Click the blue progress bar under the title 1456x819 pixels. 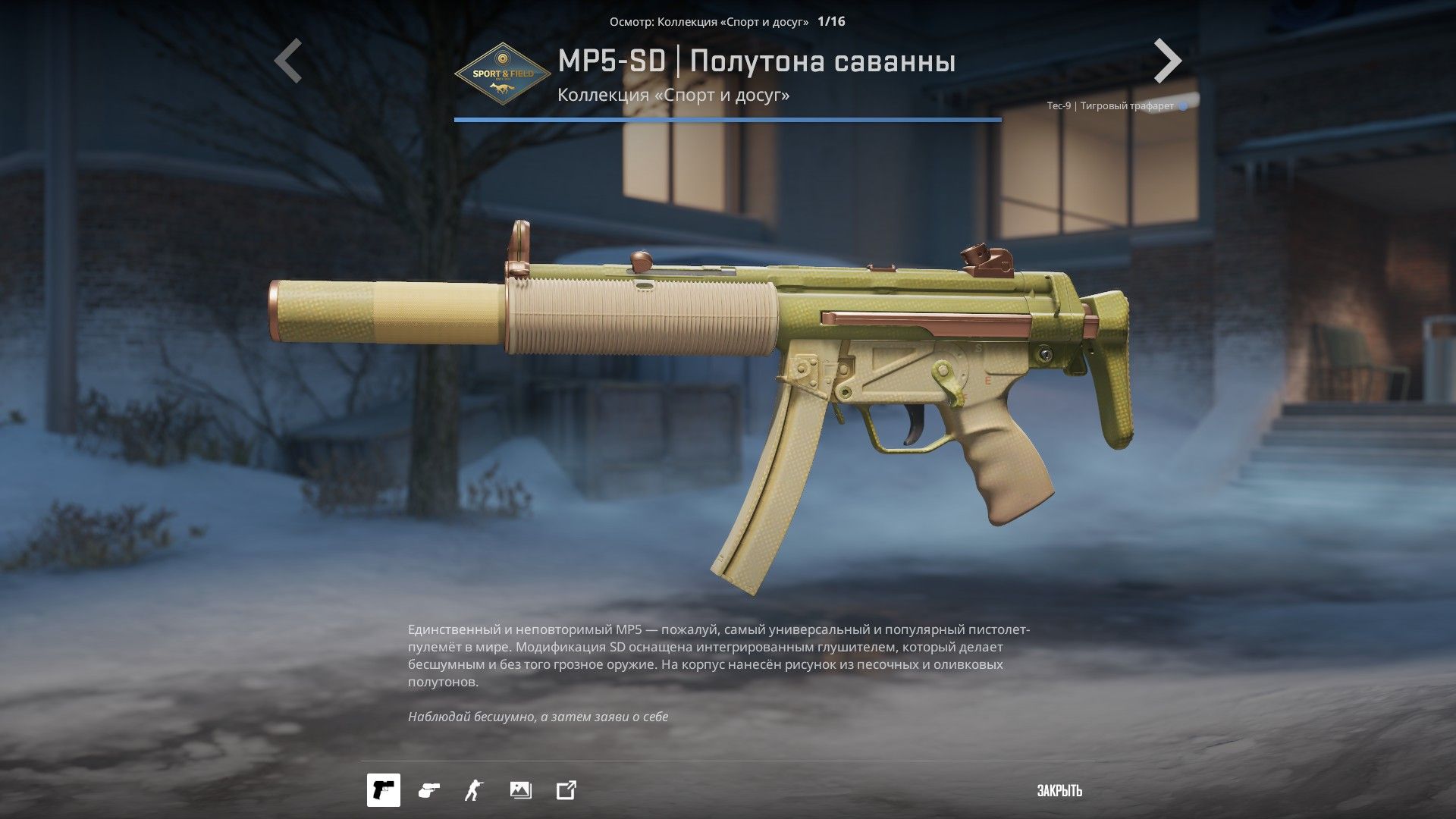[x=728, y=118]
